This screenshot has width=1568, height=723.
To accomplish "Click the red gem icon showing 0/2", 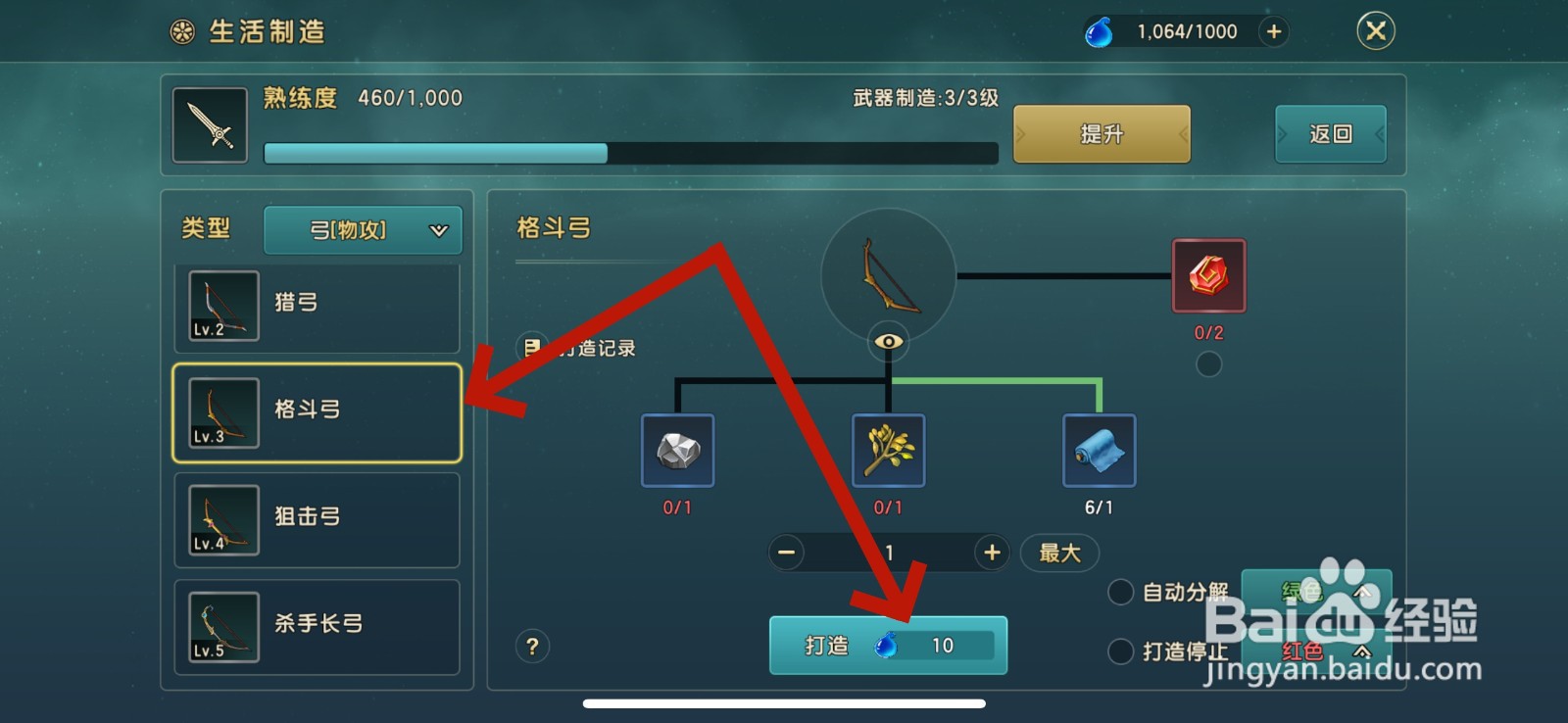I will (x=1208, y=275).
